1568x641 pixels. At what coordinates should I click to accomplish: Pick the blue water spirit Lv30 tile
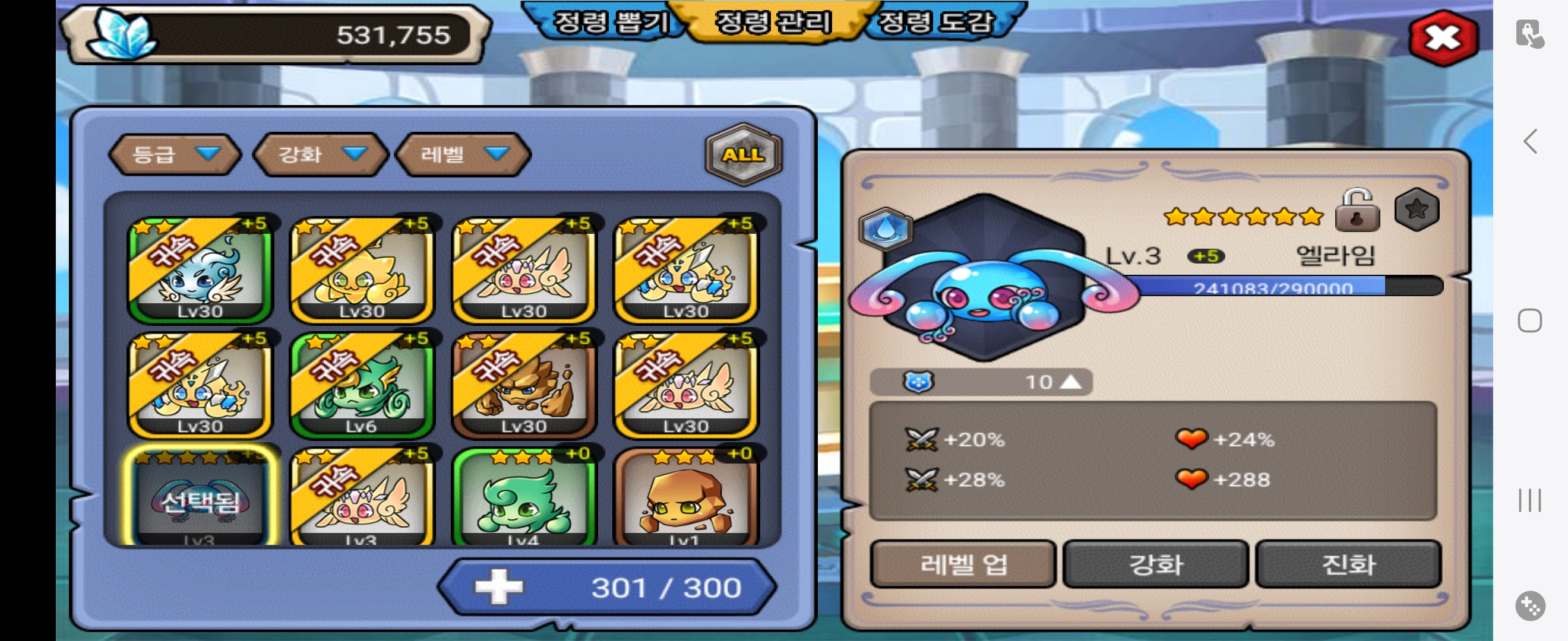[200, 270]
